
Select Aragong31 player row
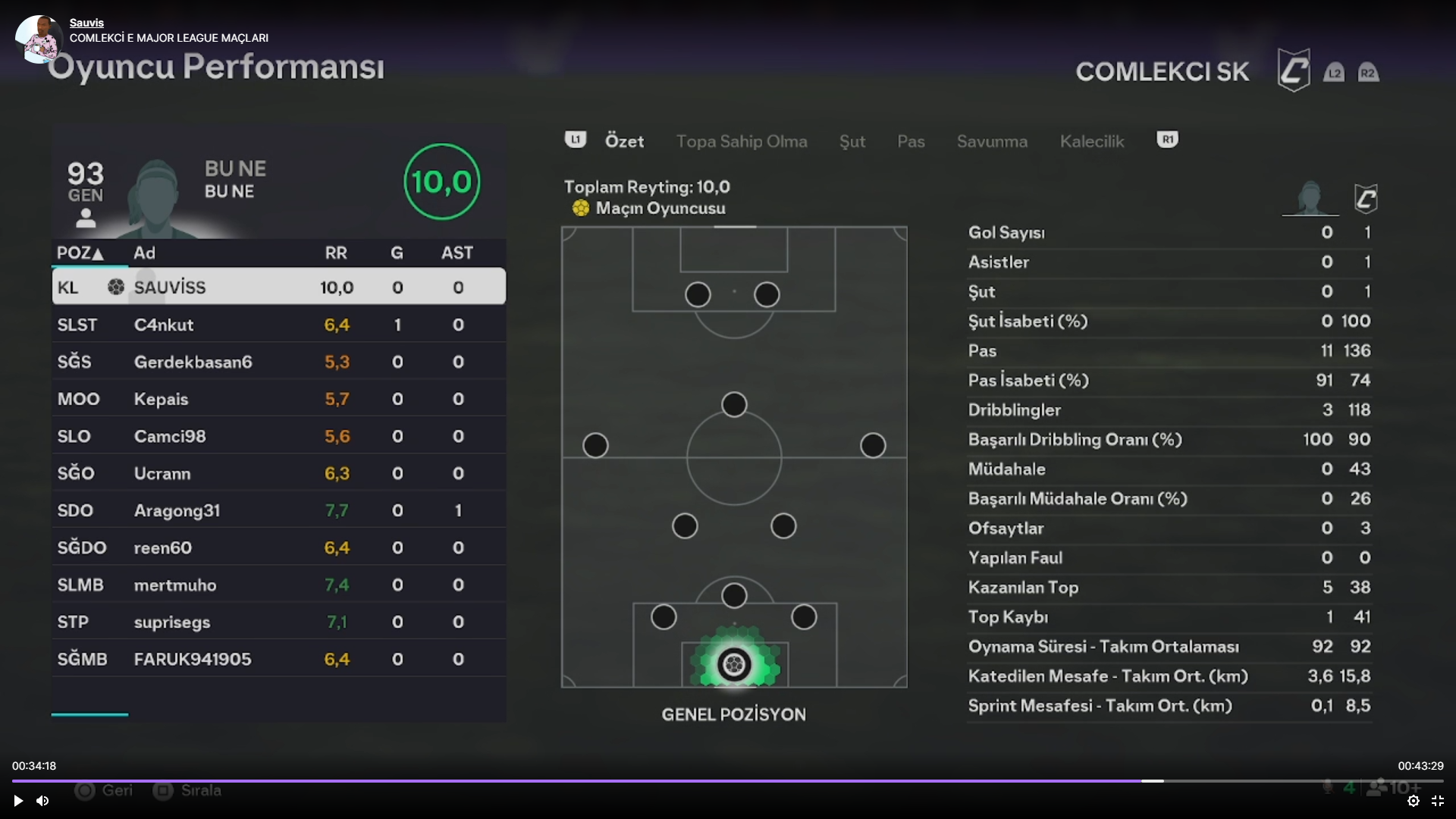point(278,510)
